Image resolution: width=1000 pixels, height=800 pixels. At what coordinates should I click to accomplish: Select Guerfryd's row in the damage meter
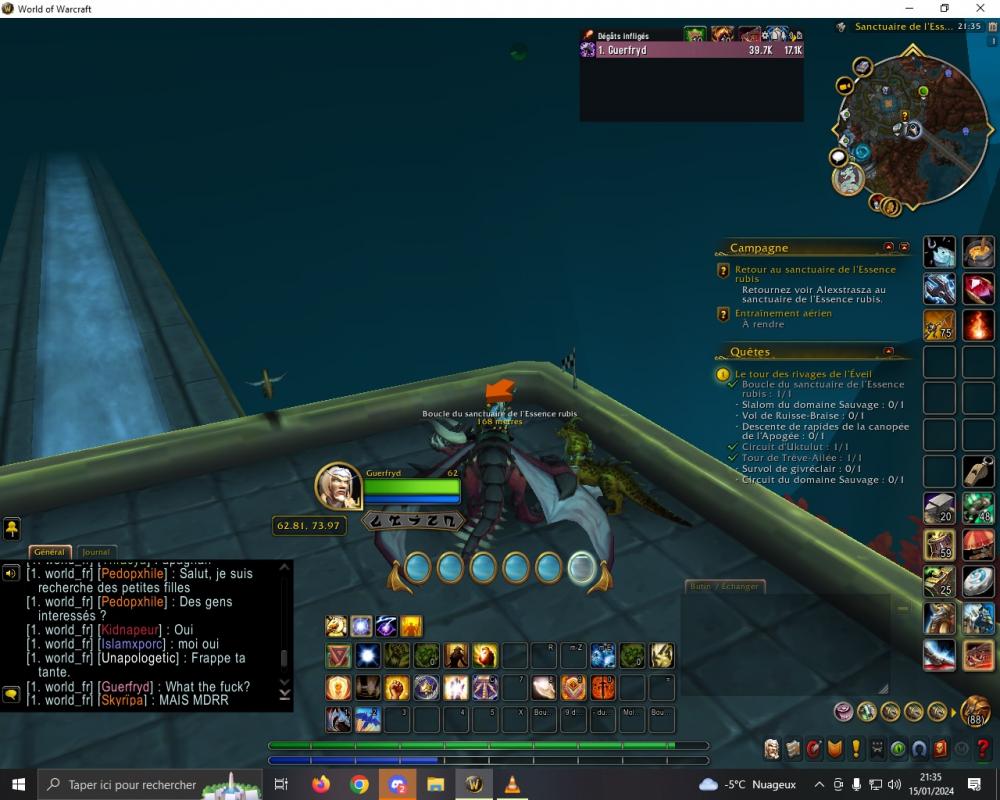tap(692, 50)
